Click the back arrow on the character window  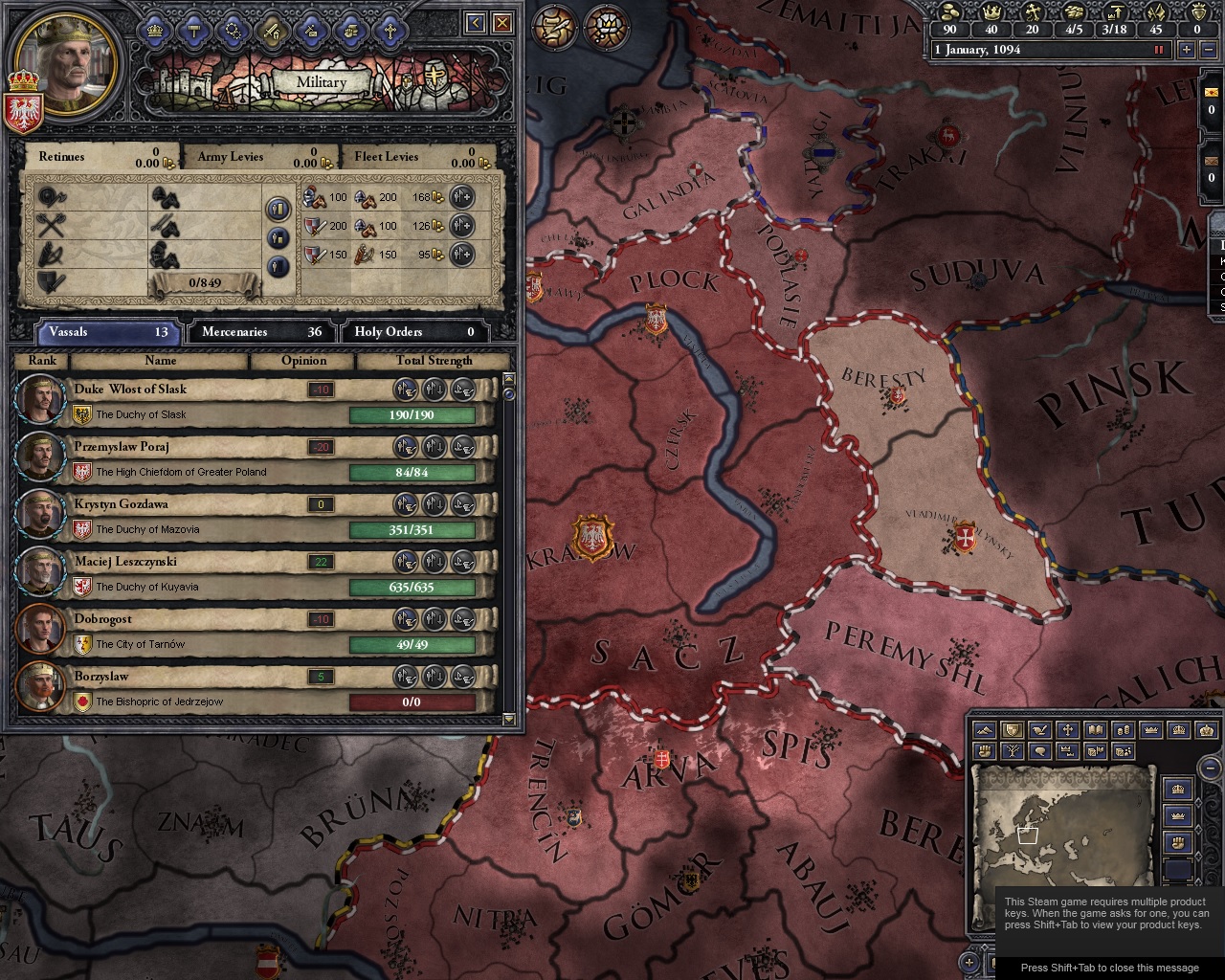point(475,23)
